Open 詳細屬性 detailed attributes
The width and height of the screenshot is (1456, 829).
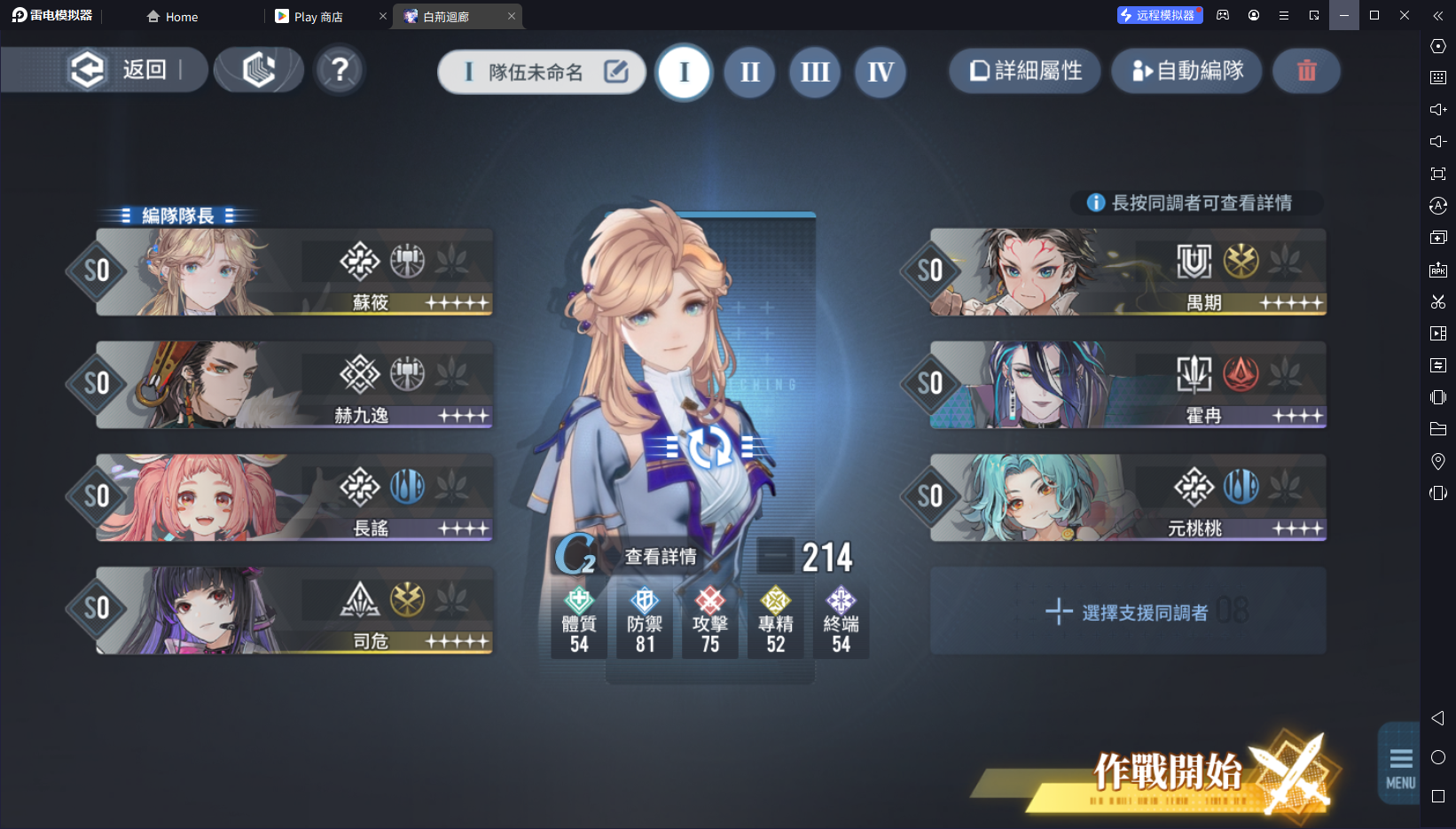click(x=1025, y=71)
